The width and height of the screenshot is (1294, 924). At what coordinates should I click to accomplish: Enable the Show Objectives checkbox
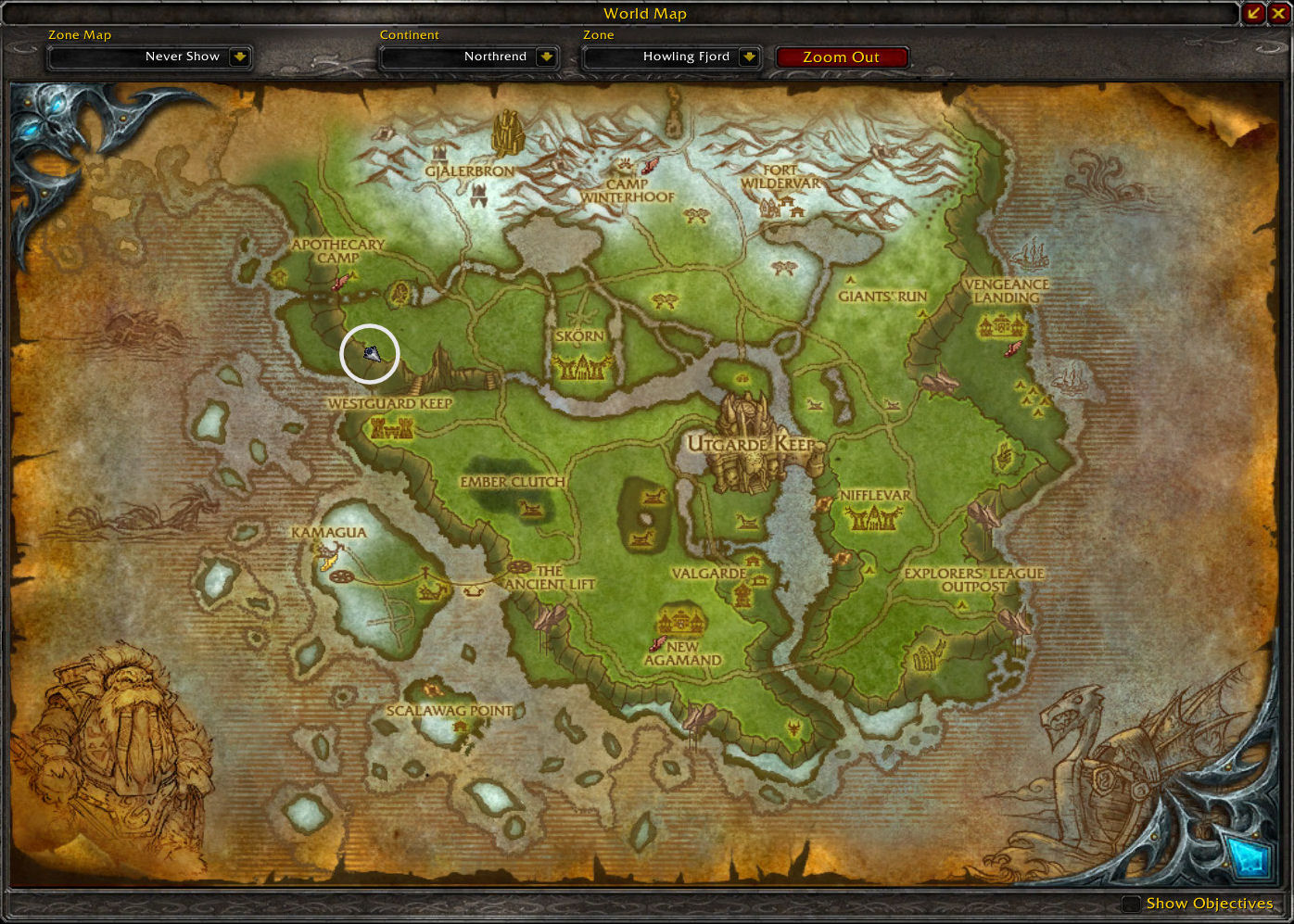(x=1131, y=904)
